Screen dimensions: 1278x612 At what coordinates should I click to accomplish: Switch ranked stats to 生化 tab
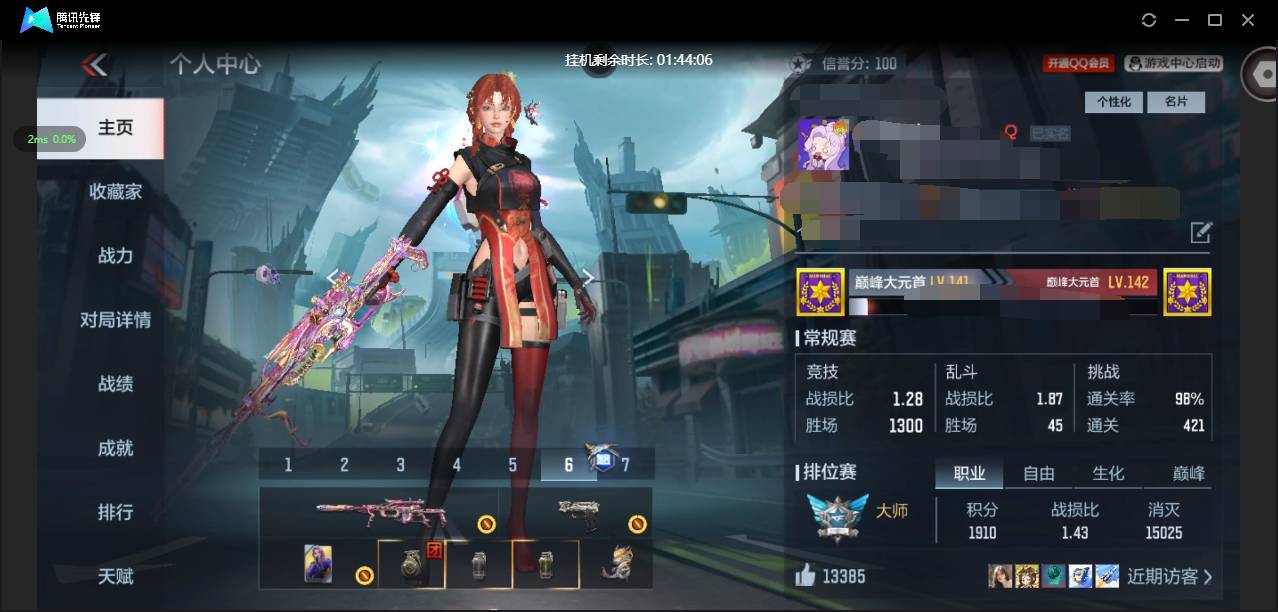click(x=1108, y=474)
